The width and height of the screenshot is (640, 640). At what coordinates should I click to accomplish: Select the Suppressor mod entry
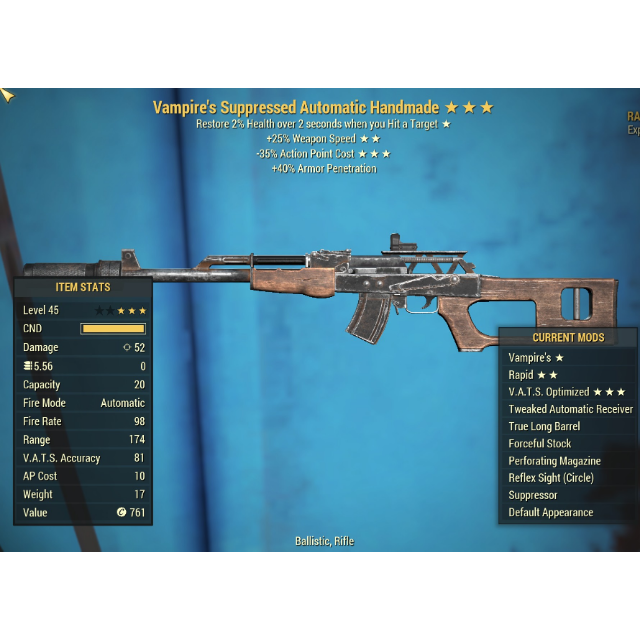tap(533, 495)
